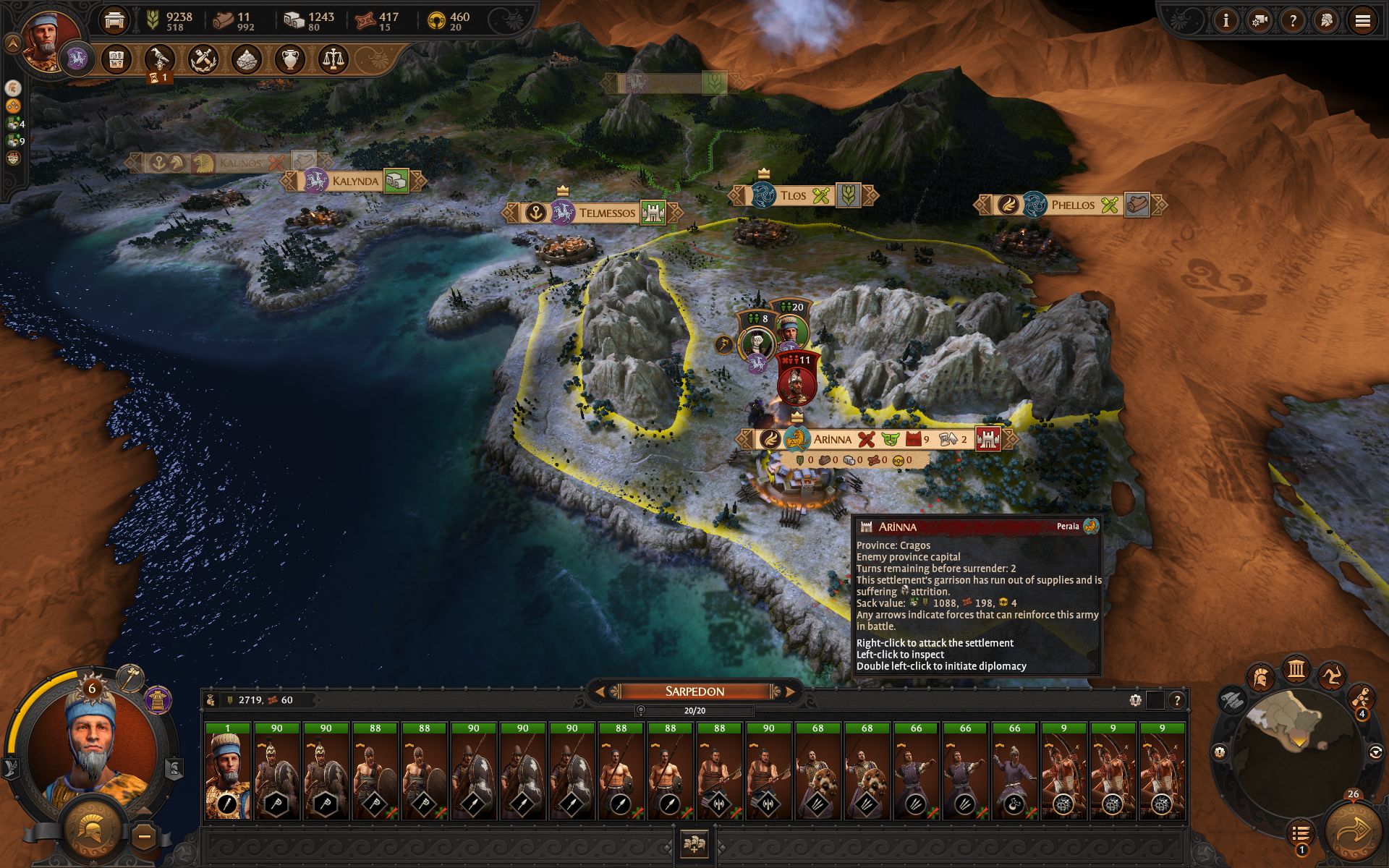Click the temple building icon by resources

tap(114, 20)
